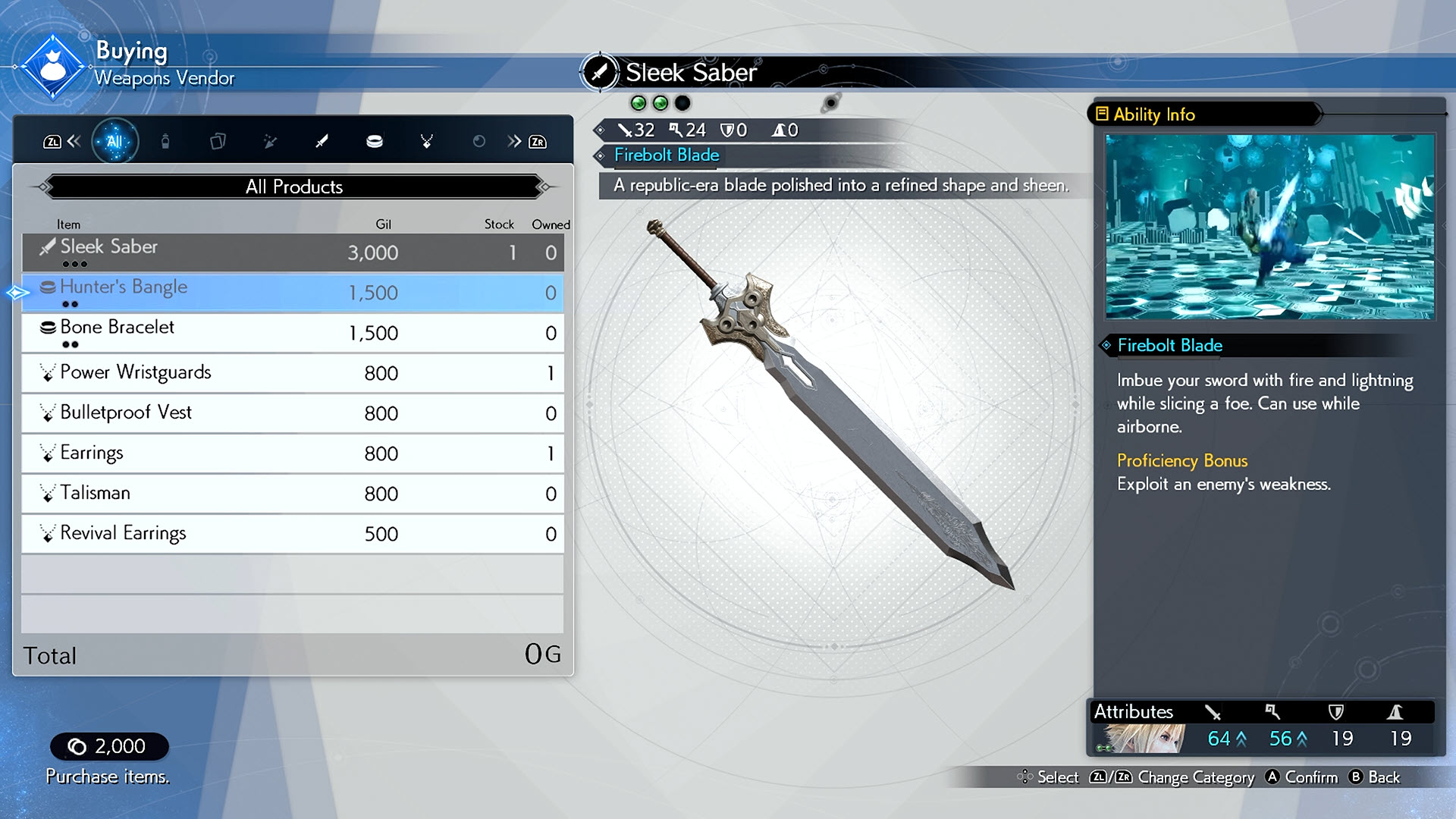
Task: Pick the Talisman from the shop list
Action: click(x=293, y=493)
